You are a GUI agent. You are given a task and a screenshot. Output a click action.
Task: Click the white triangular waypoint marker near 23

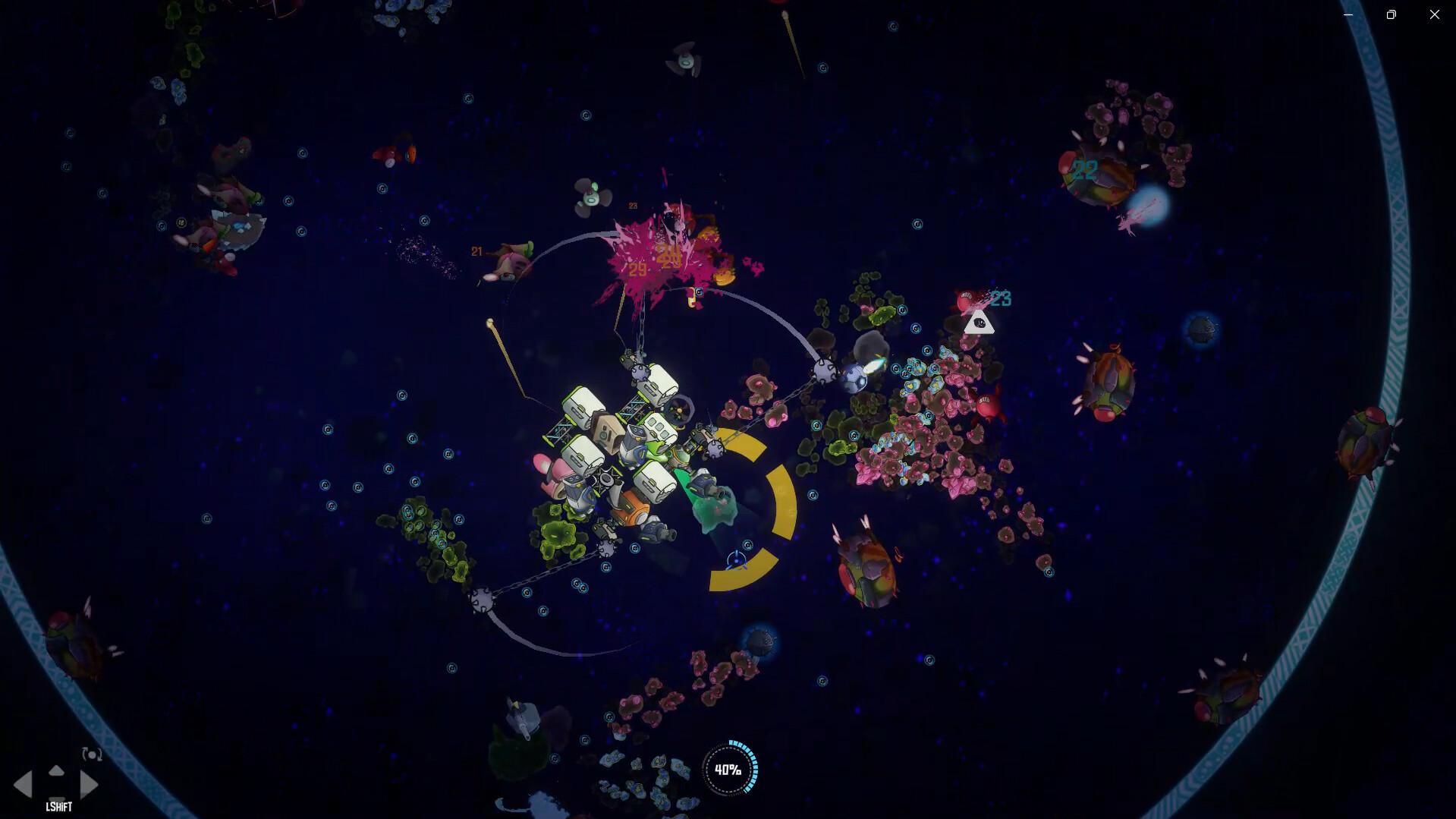979,323
